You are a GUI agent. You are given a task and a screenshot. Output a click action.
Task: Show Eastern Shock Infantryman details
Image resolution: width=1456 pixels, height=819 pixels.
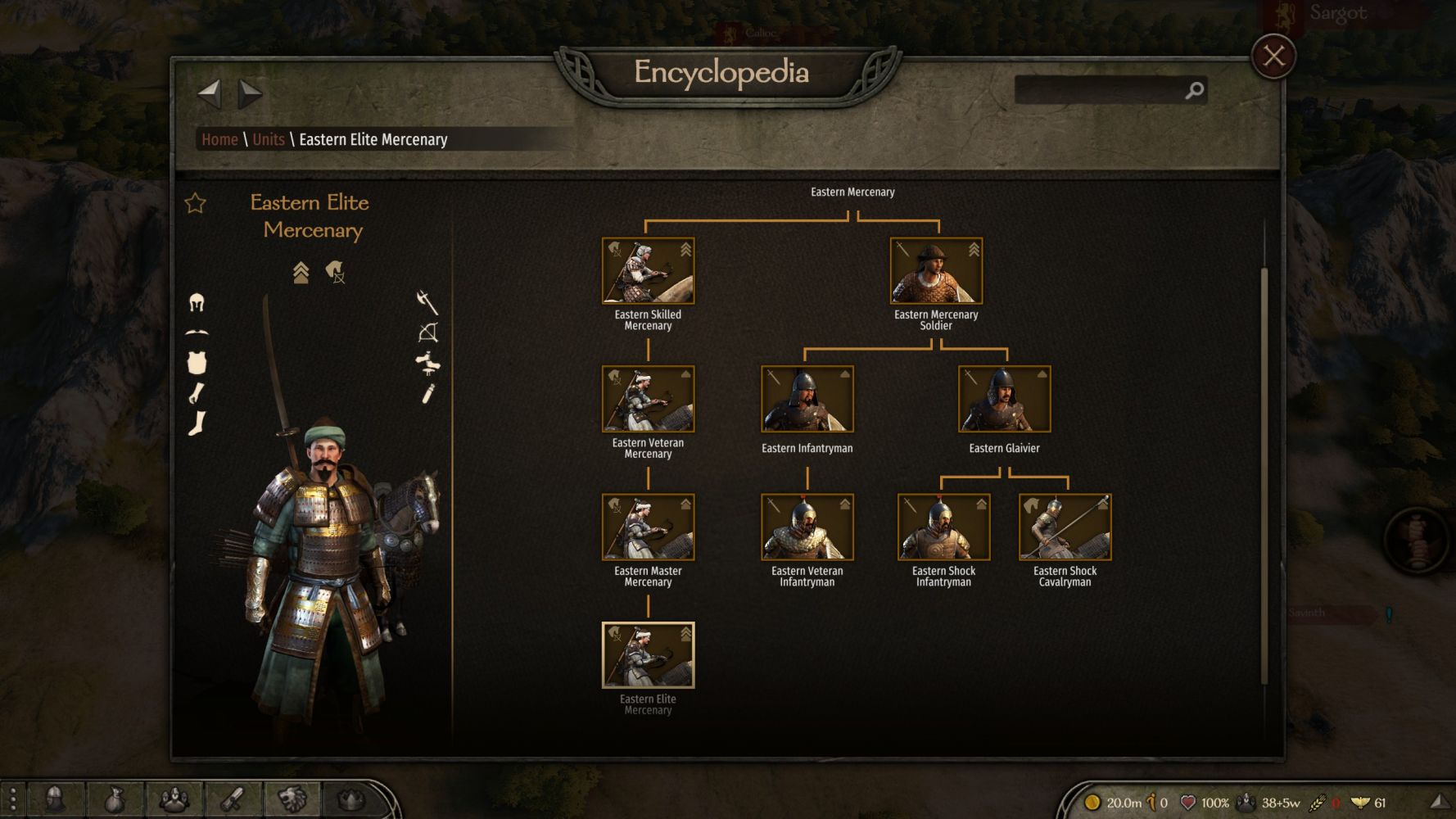943,527
